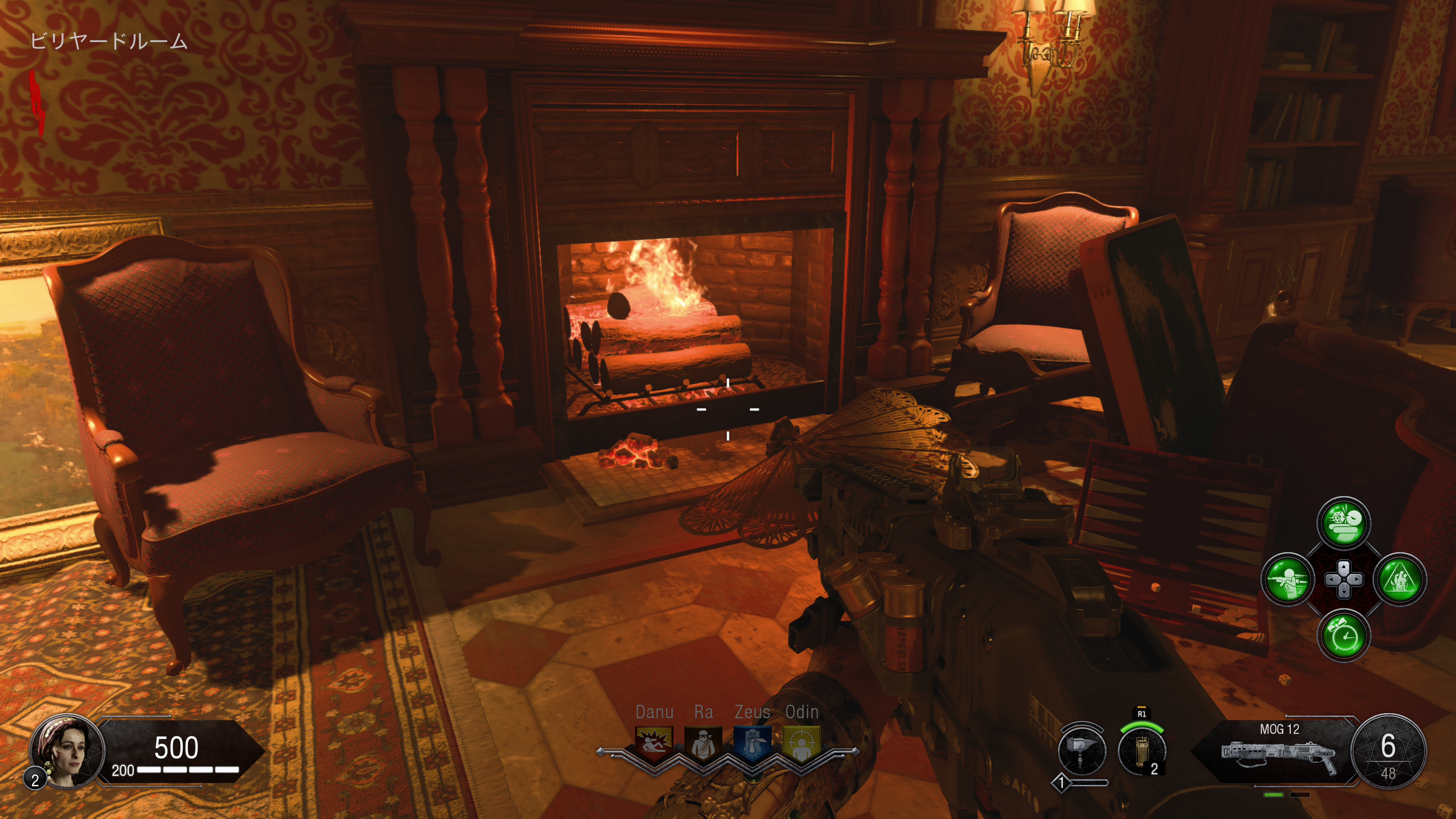Activate the top elixir with dice icon

tap(1343, 523)
